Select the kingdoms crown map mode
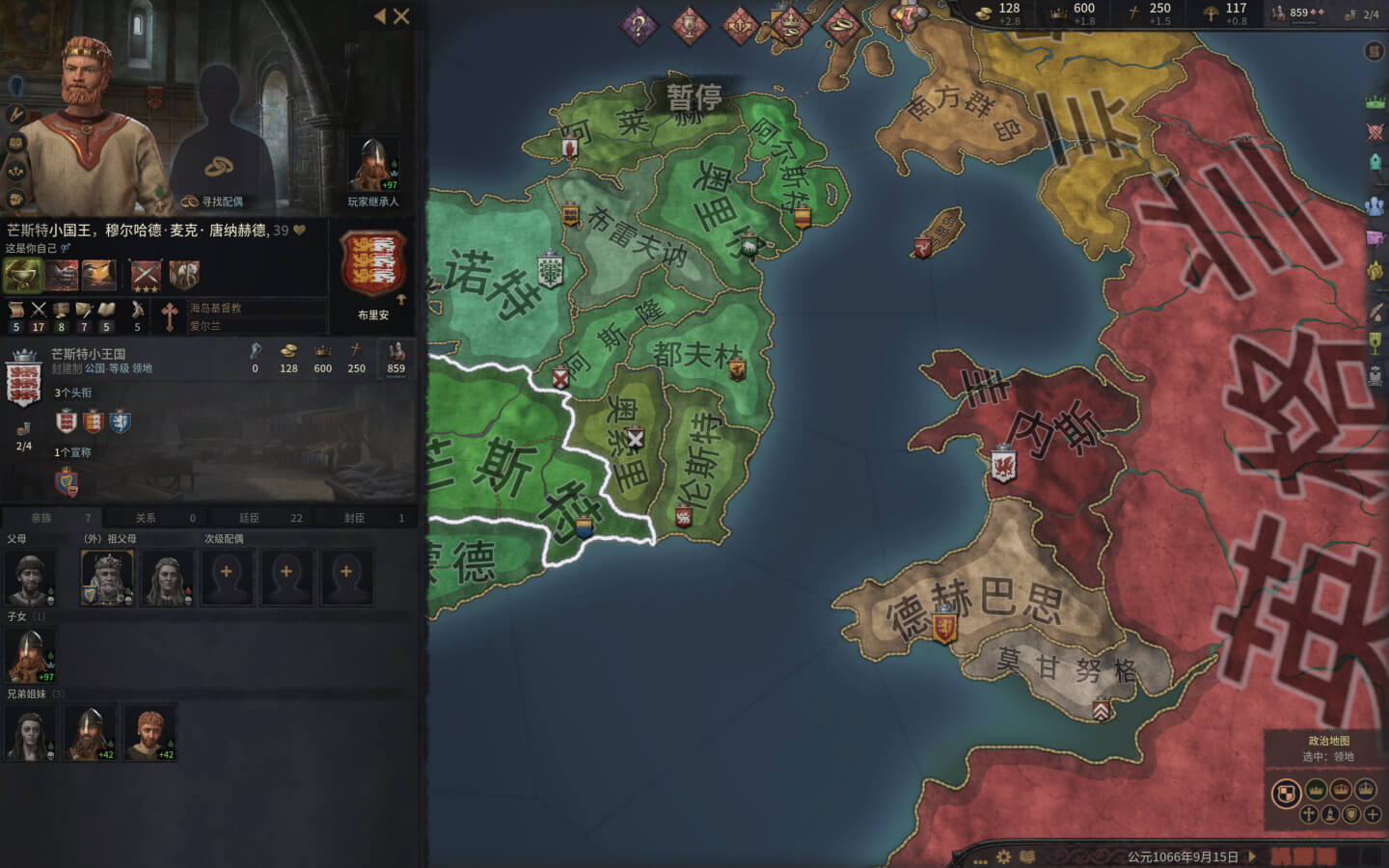Viewport: 1389px width, 868px height. (1342, 790)
